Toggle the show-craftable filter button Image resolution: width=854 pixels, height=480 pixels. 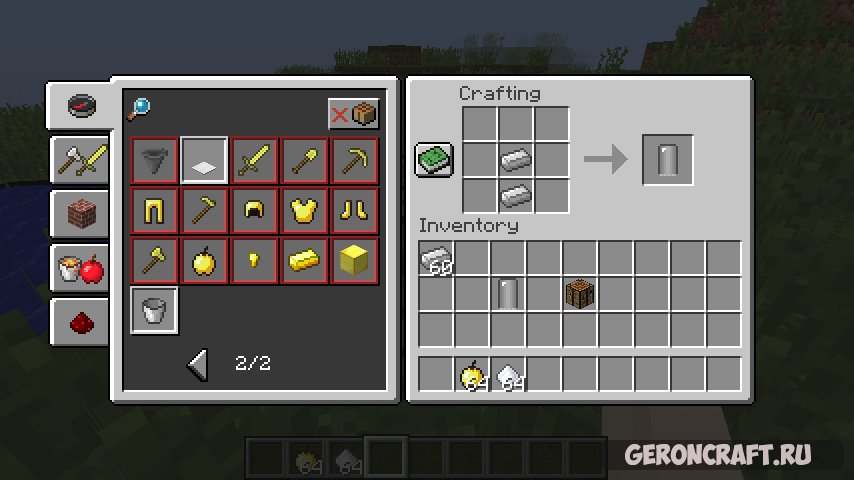354,114
